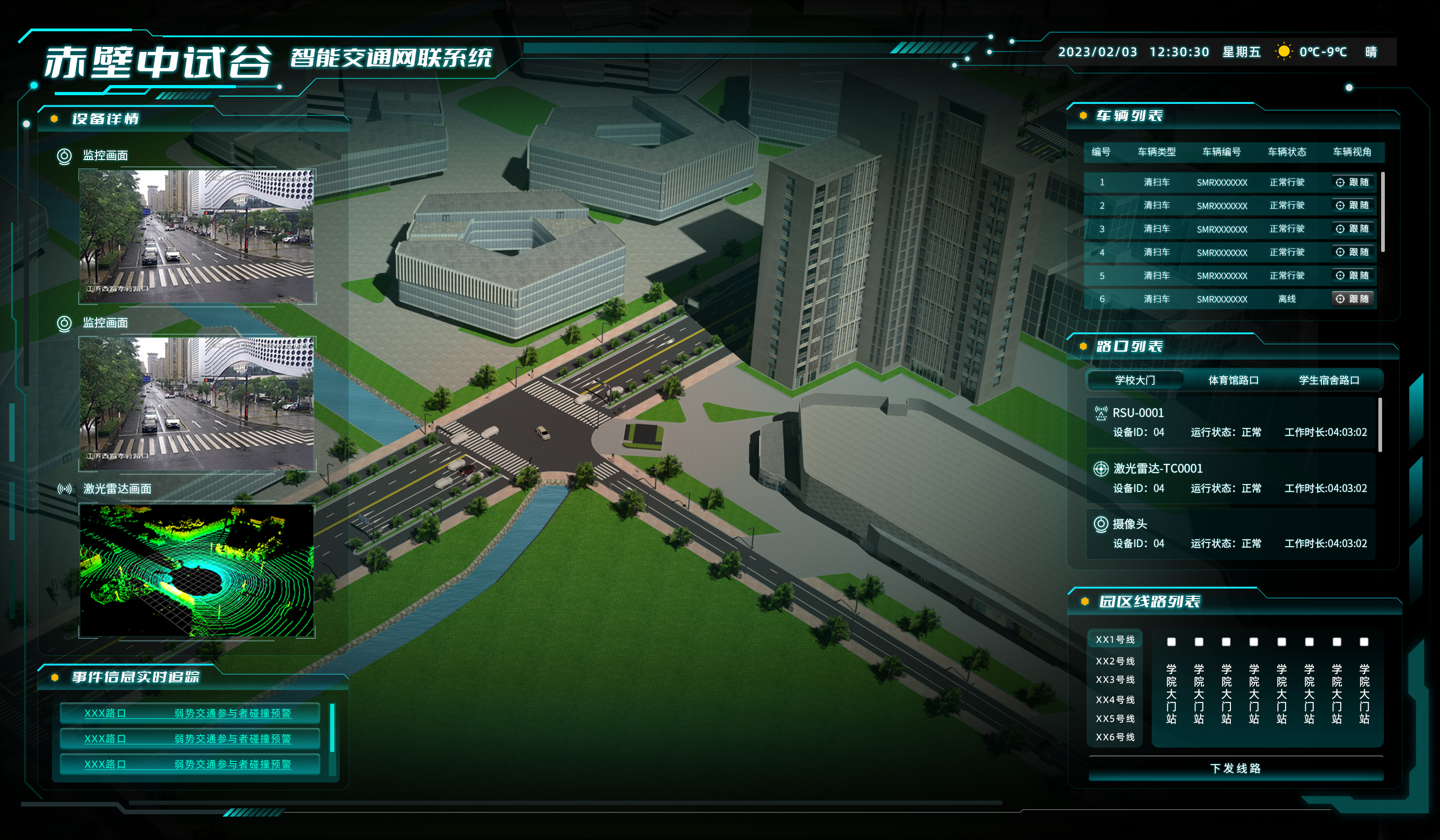Activate 跟随 on vehicle row 3
The width and height of the screenshot is (1440, 840).
pos(1353,229)
